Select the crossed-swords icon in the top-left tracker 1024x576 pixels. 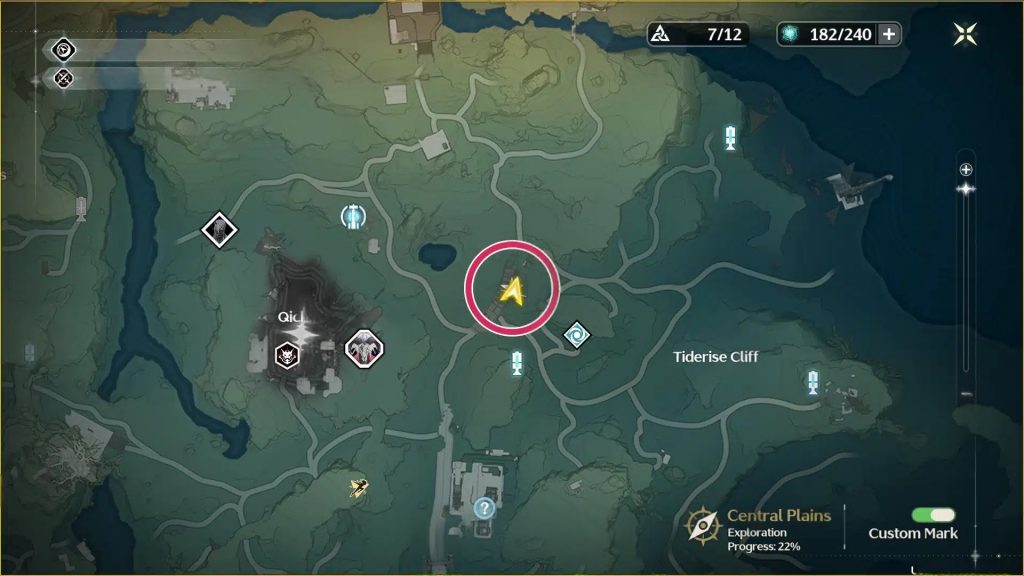(63, 77)
